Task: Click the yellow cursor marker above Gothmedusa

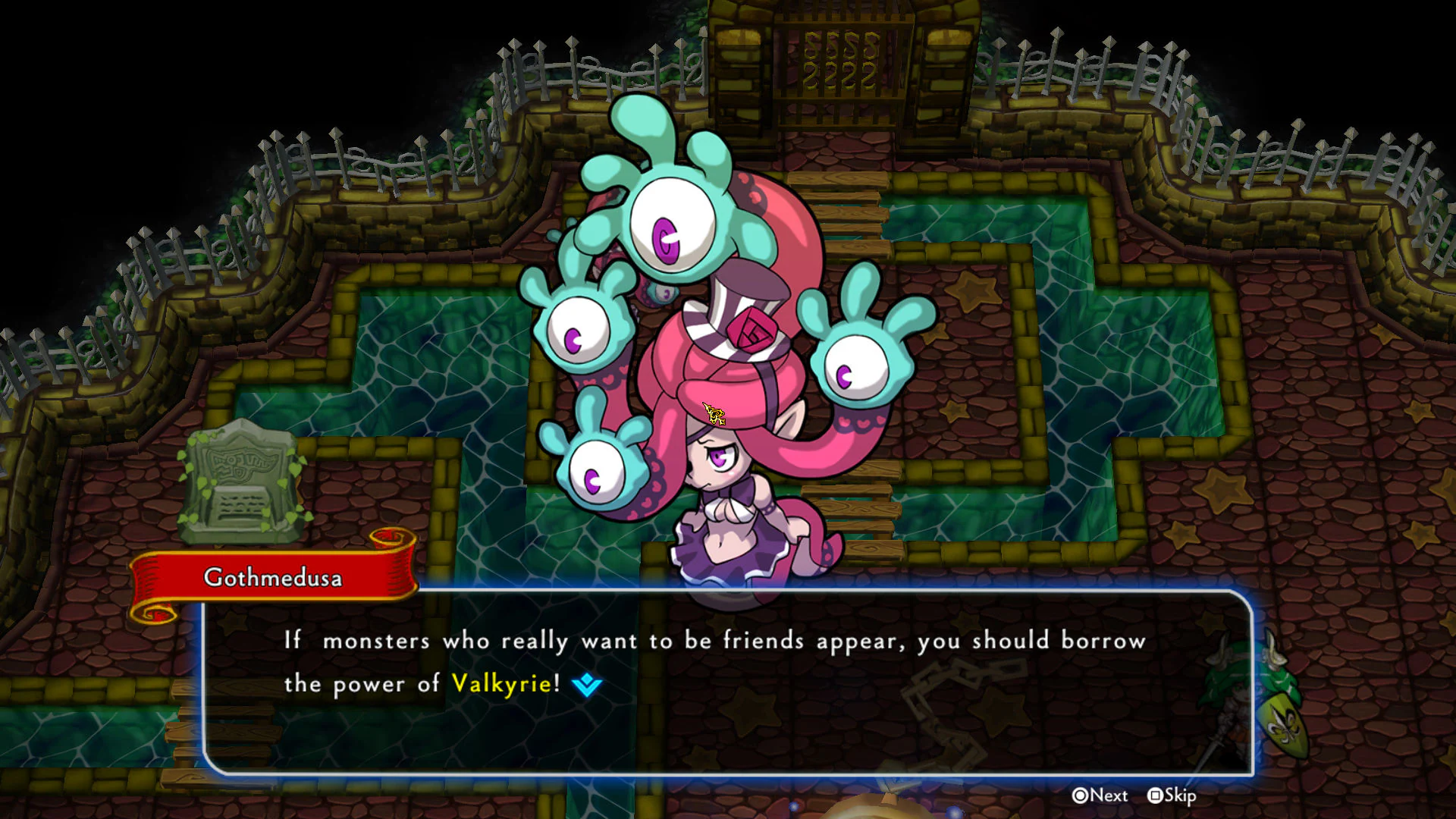Action: point(713,413)
